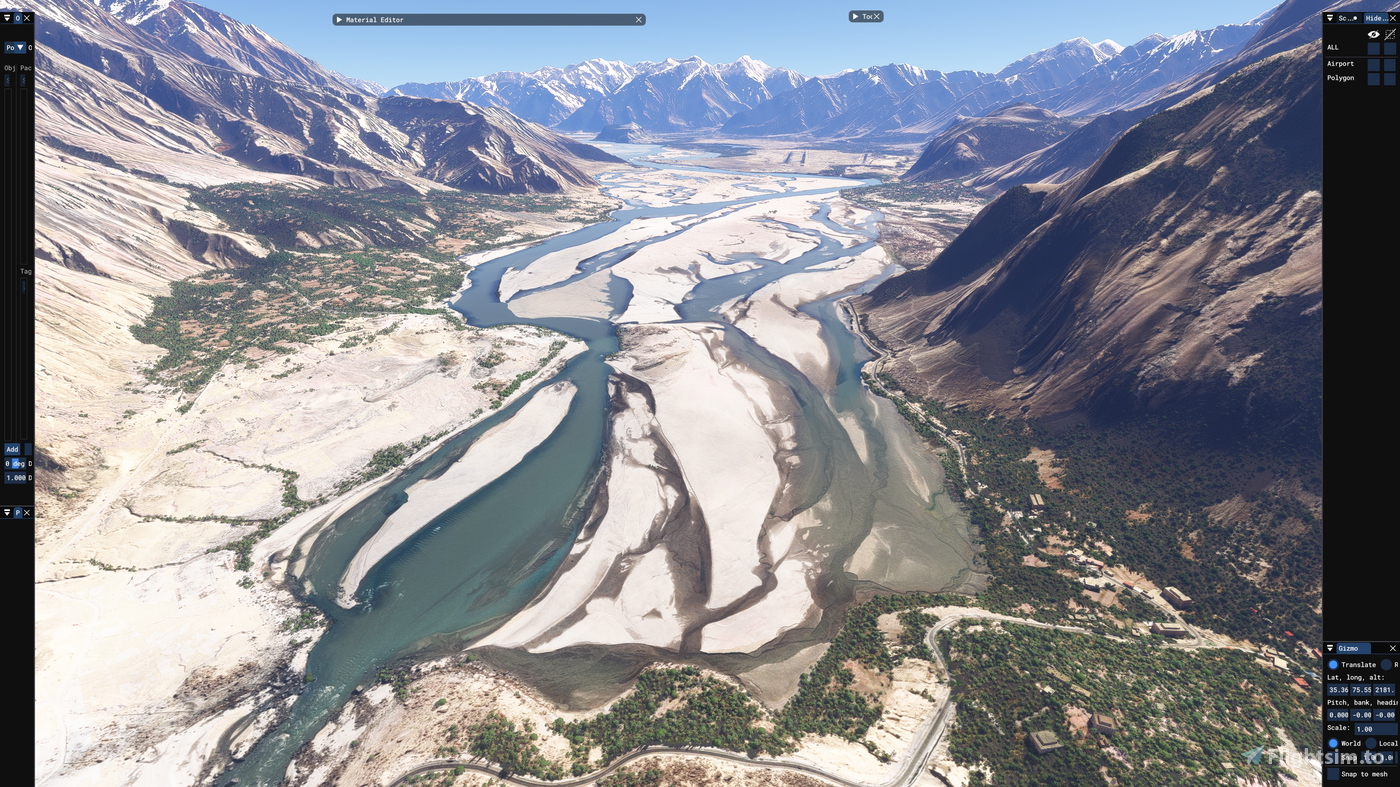The width and height of the screenshot is (1400, 787).
Task: Click the latitude value field in the Gizmo panel
Action: point(1336,689)
